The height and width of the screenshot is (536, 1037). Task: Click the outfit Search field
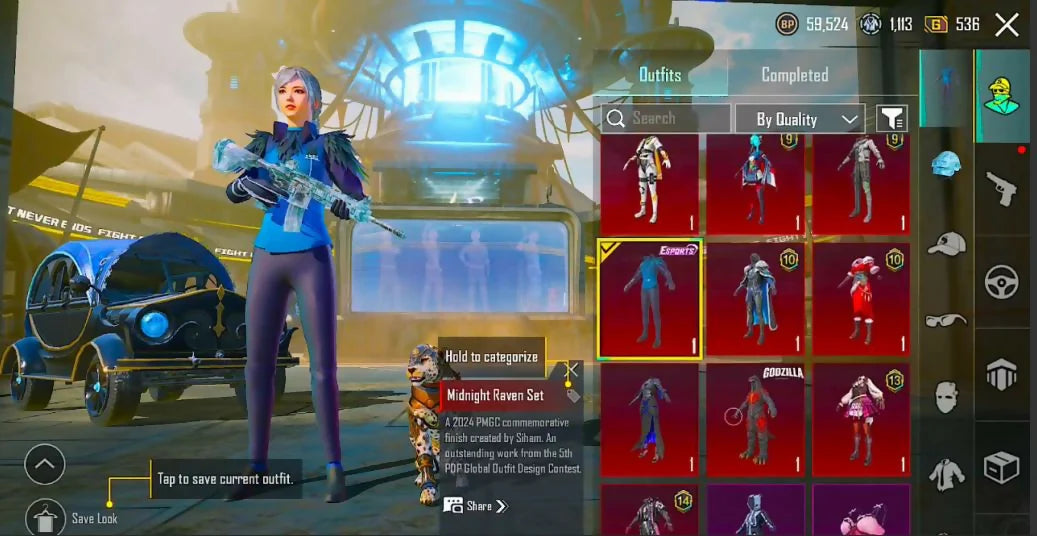(665, 118)
